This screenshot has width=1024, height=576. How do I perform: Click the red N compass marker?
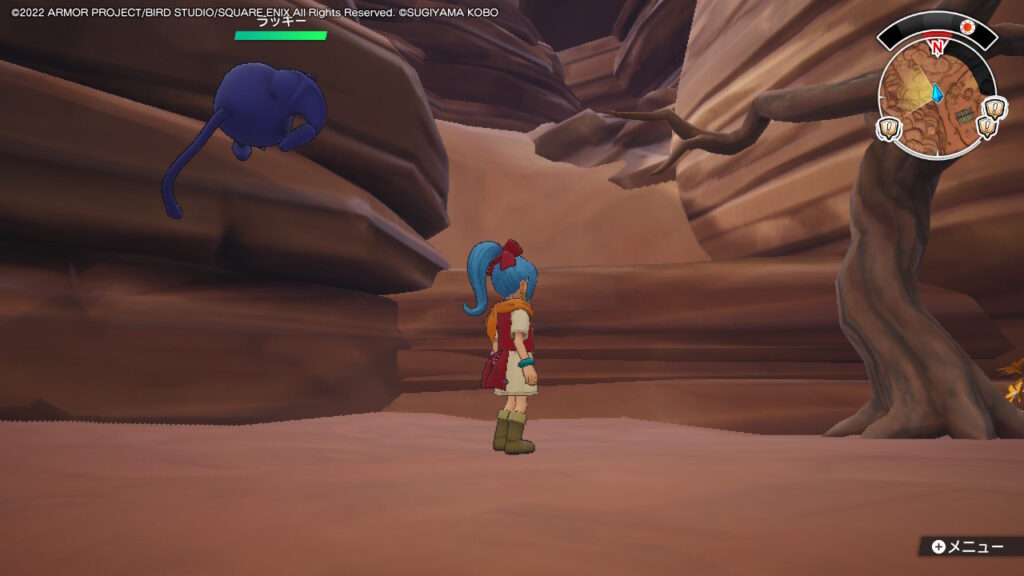[937, 46]
